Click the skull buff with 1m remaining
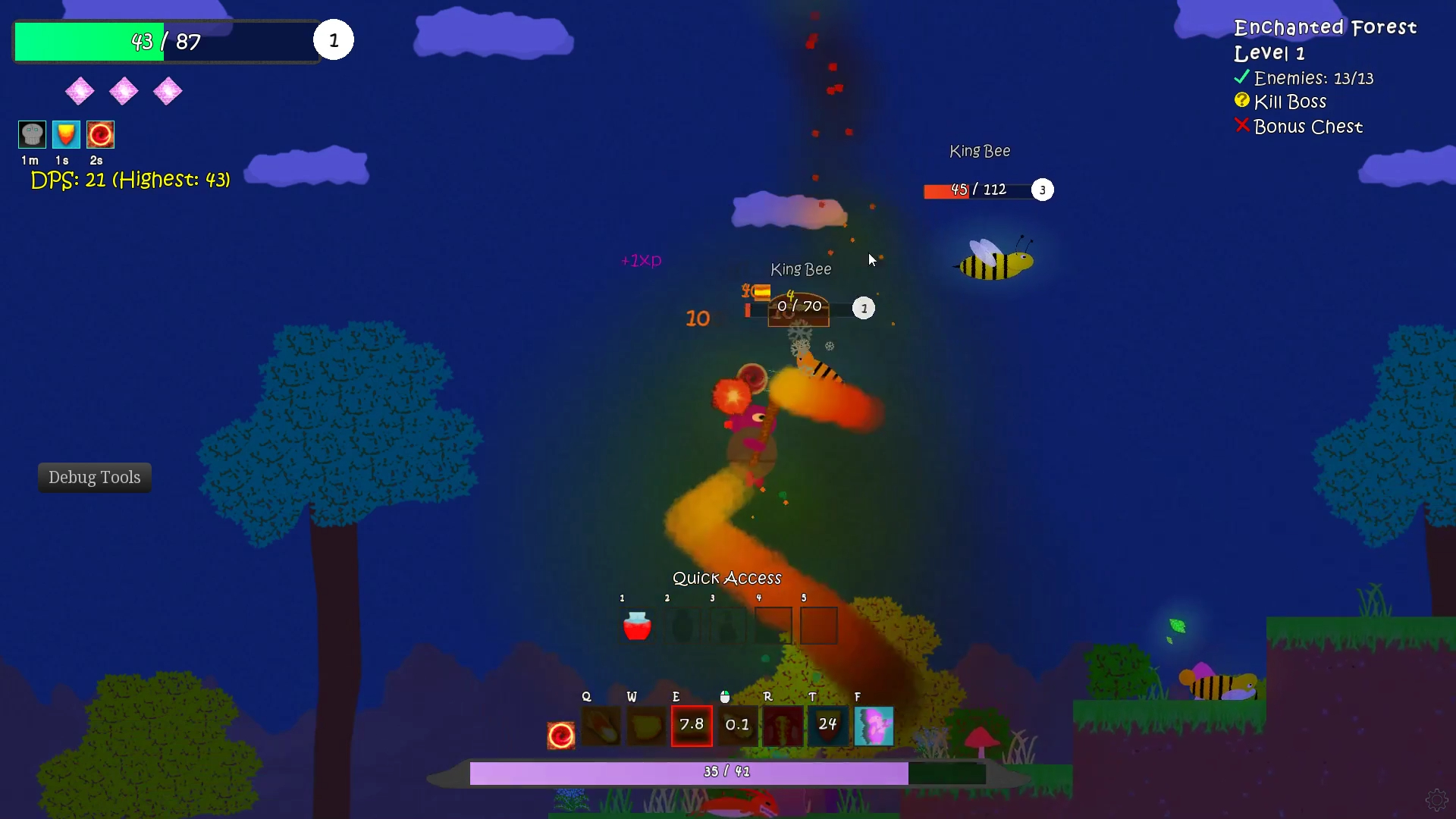The width and height of the screenshot is (1456, 819). point(30,134)
